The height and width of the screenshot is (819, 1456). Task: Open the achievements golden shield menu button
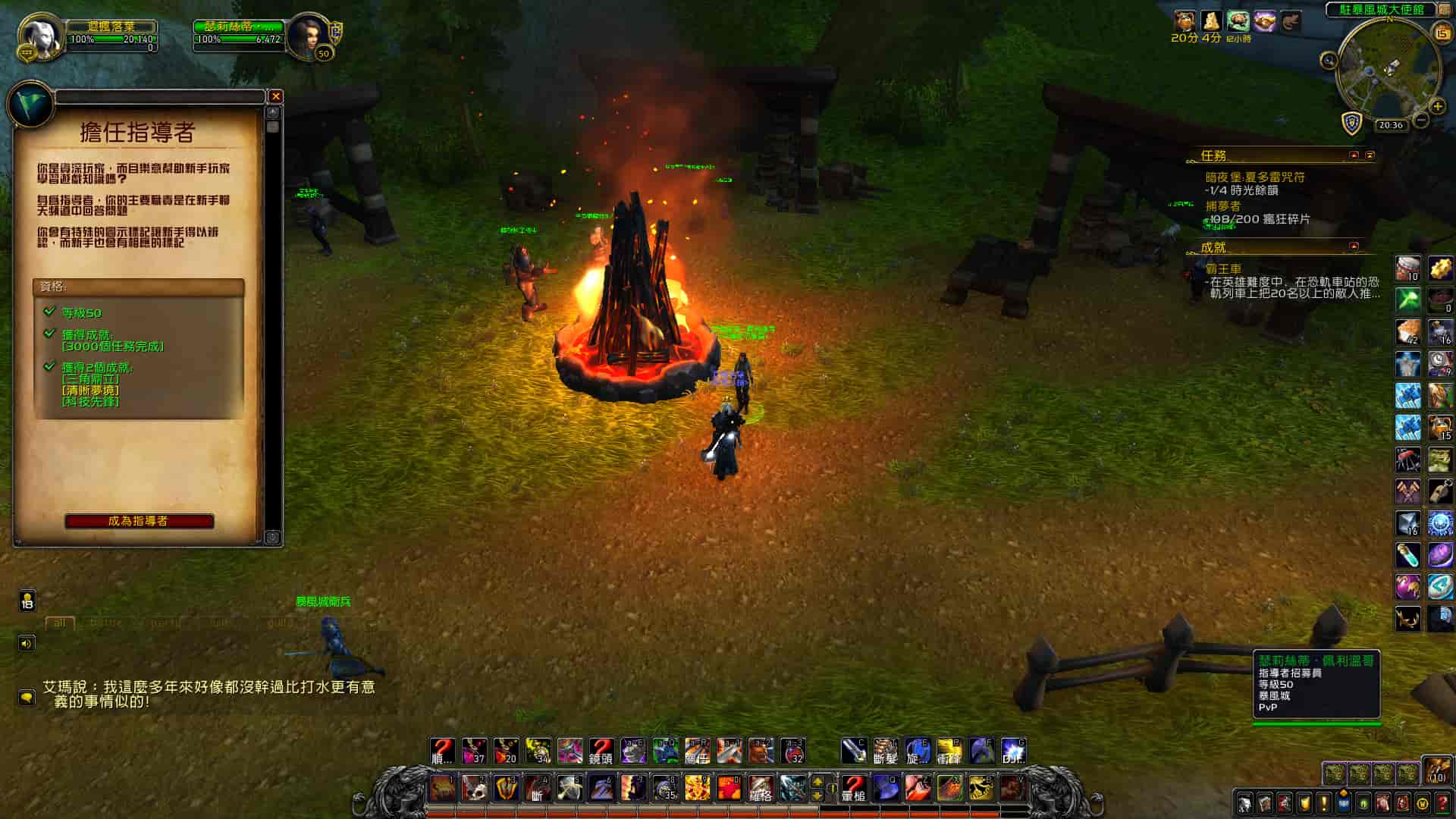(1304, 802)
